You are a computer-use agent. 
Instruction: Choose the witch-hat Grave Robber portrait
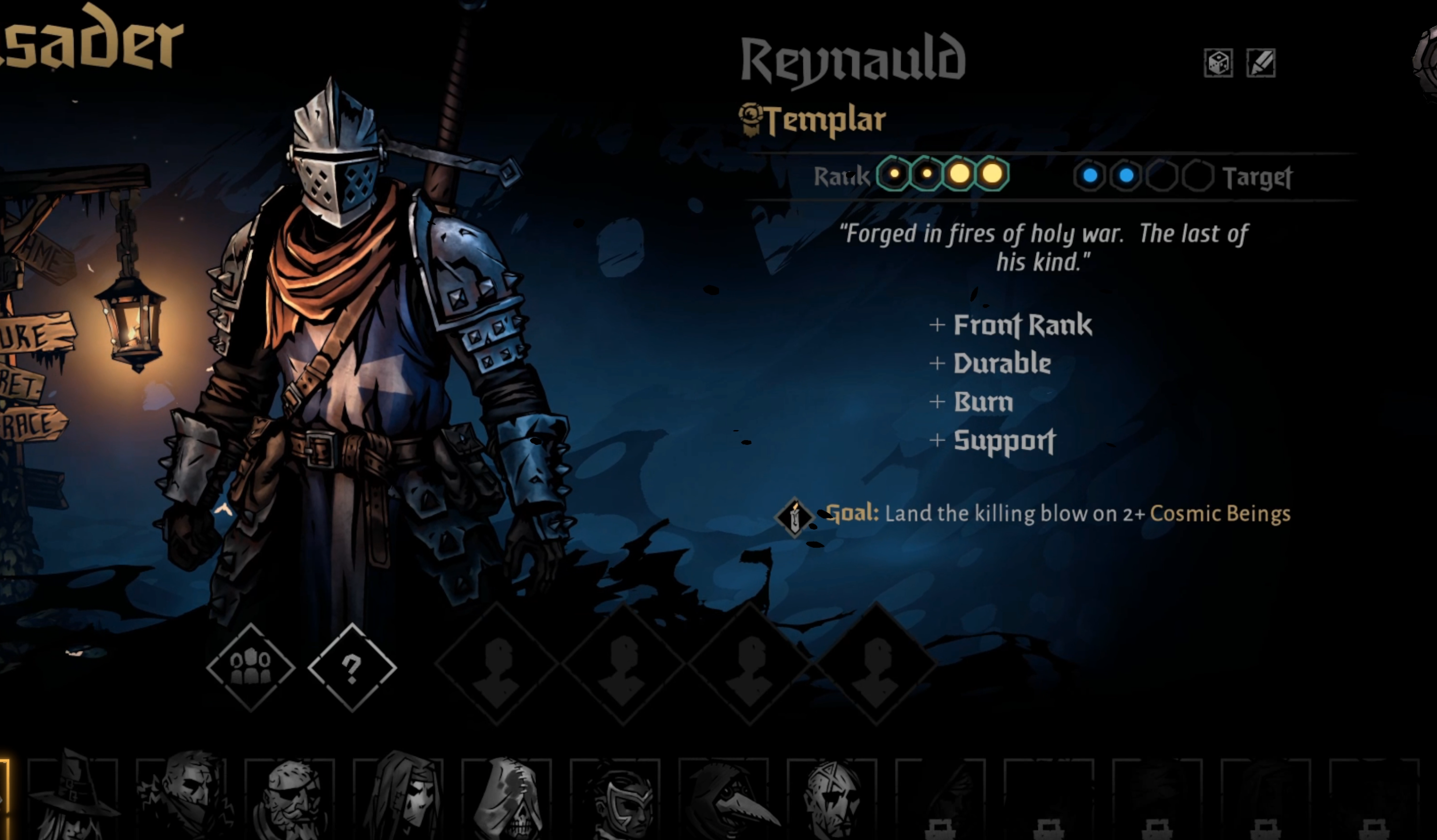[73, 798]
